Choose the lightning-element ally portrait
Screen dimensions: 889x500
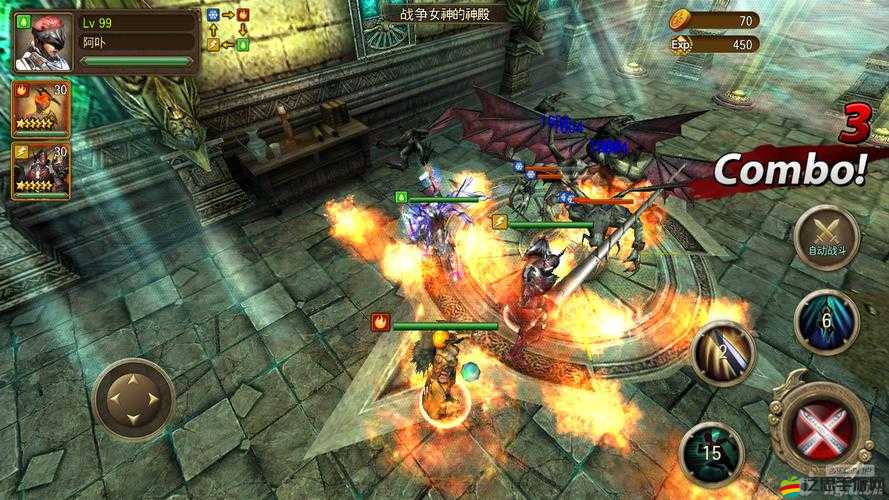41,169
